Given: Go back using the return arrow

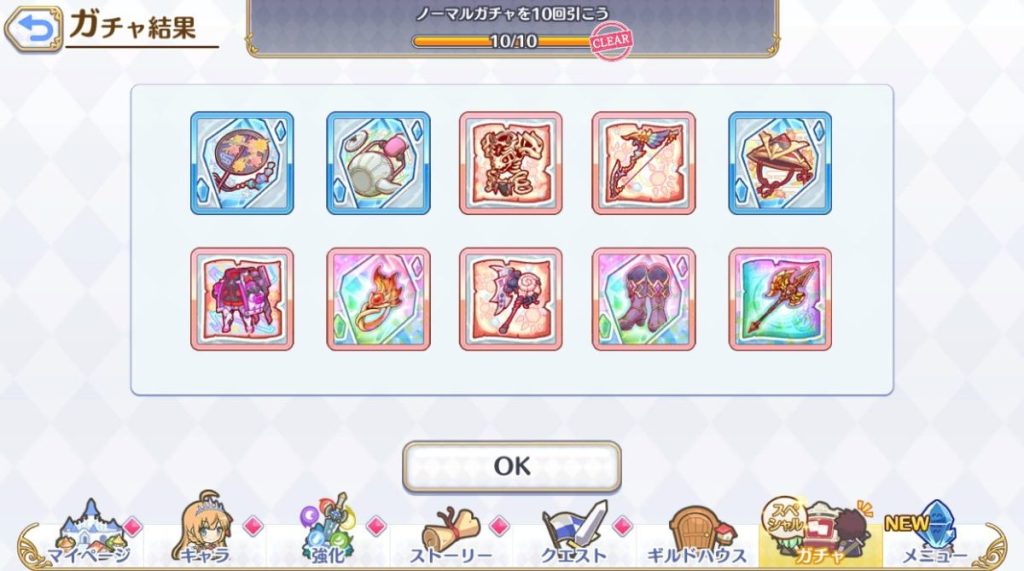Looking at the screenshot, I should [x=33, y=29].
